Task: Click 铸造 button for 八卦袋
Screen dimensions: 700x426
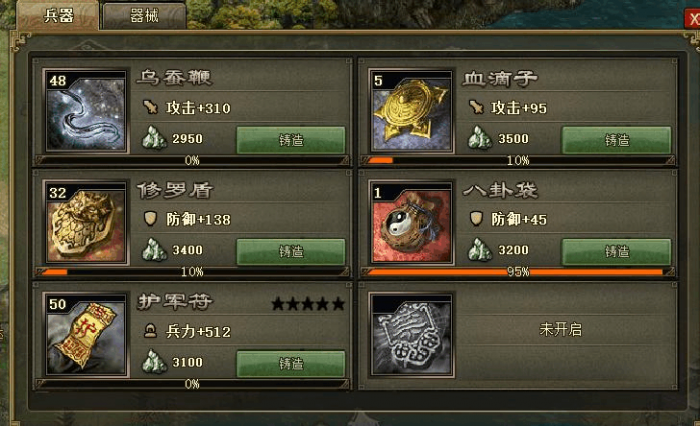Action: [616, 252]
